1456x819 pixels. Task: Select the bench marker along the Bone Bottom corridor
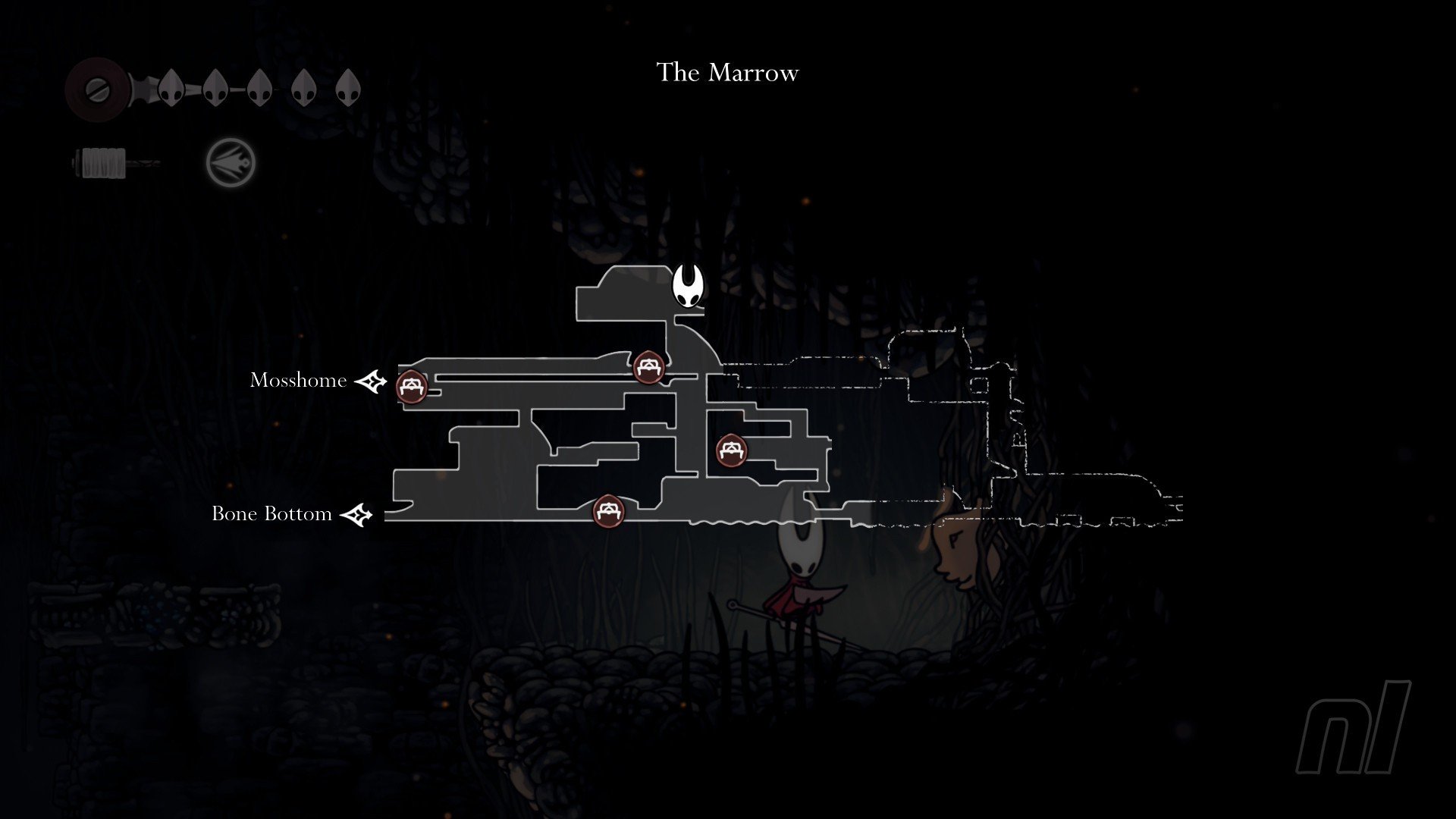click(x=607, y=510)
